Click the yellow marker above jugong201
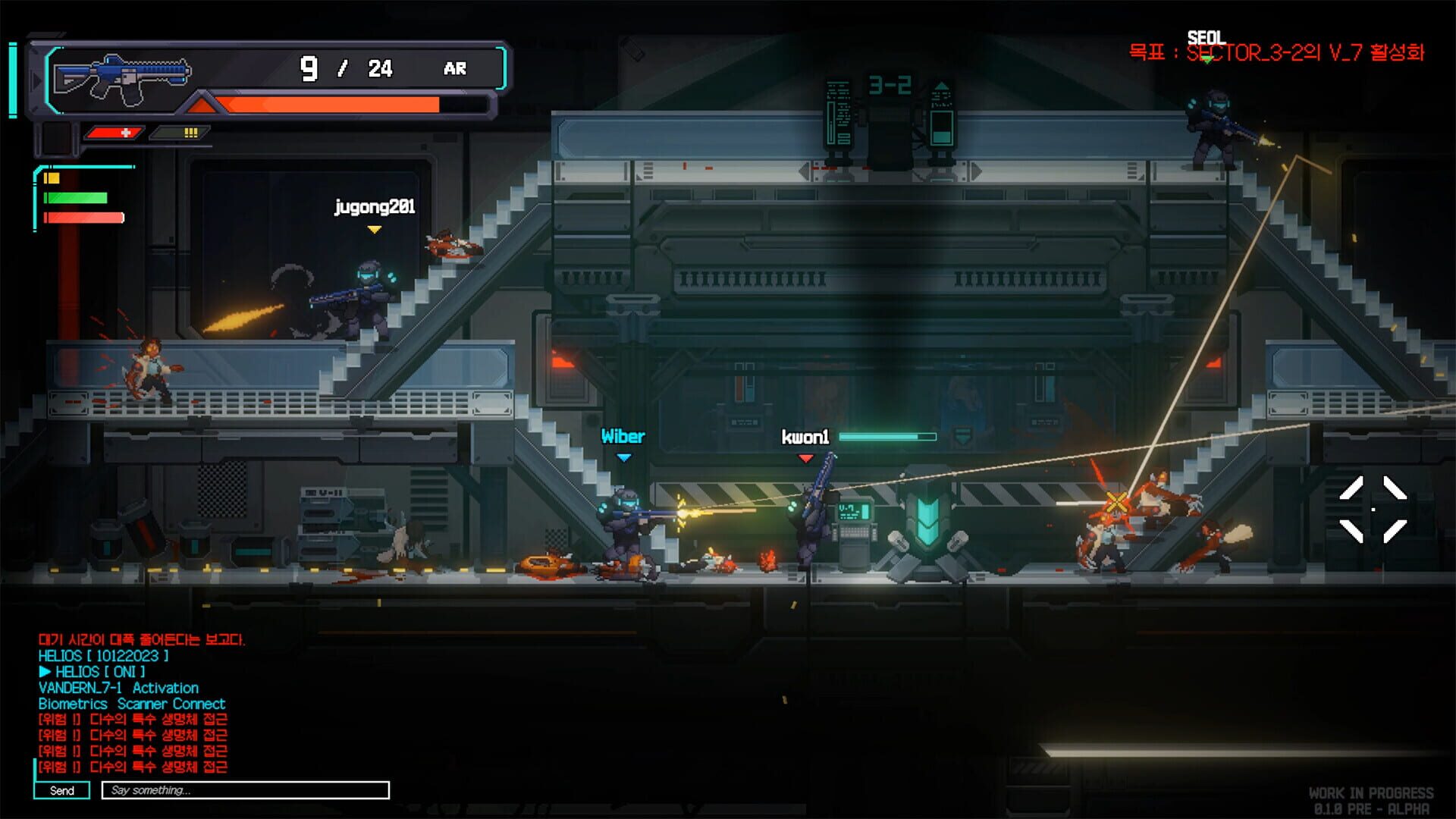The height and width of the screenshot is (819, 1456). (374, 230)
